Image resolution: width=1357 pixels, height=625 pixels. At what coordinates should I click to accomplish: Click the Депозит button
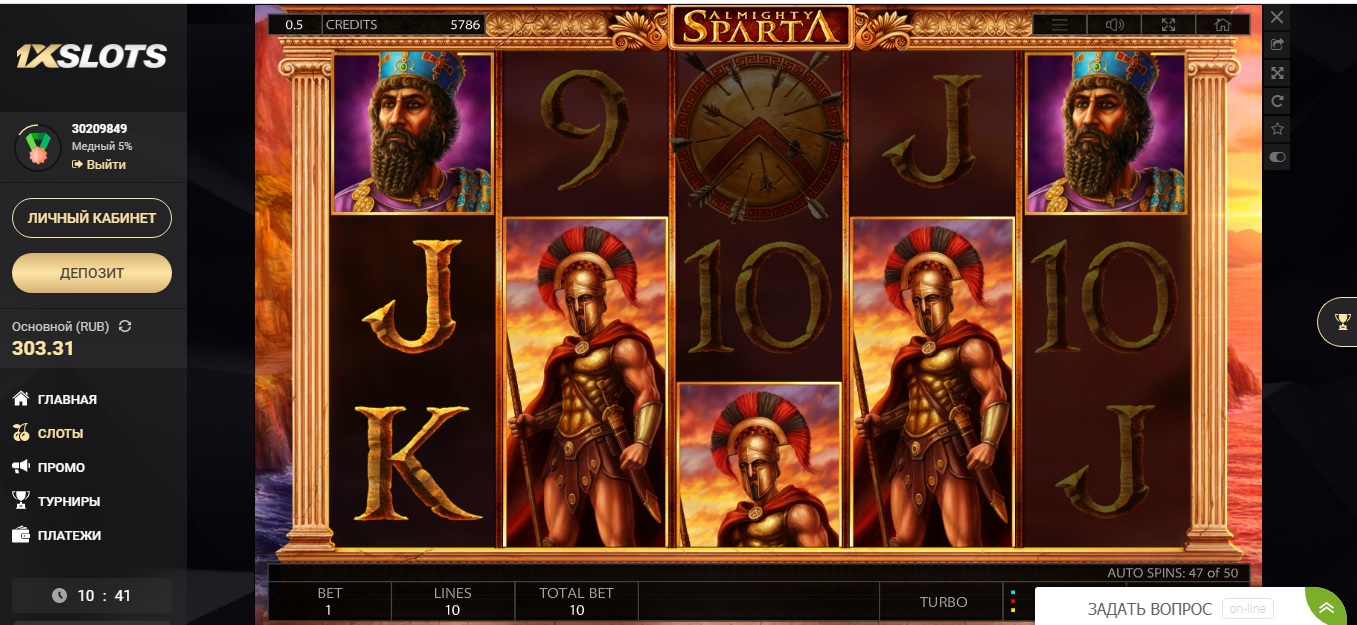pos(92,273)
